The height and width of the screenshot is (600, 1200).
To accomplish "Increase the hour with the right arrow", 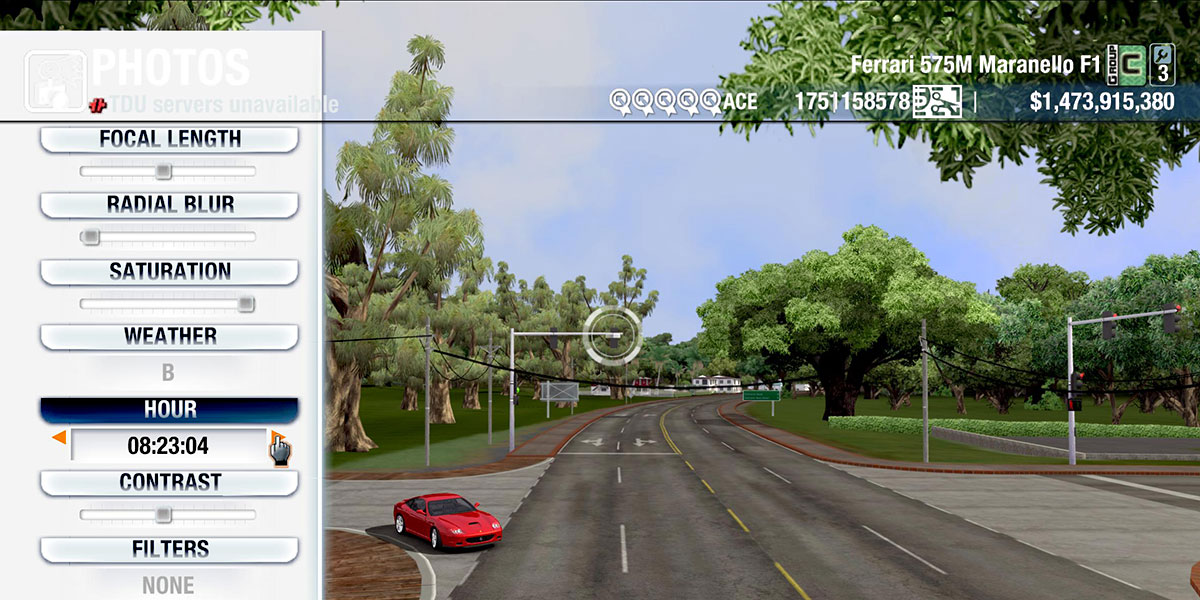I will 277,438.
